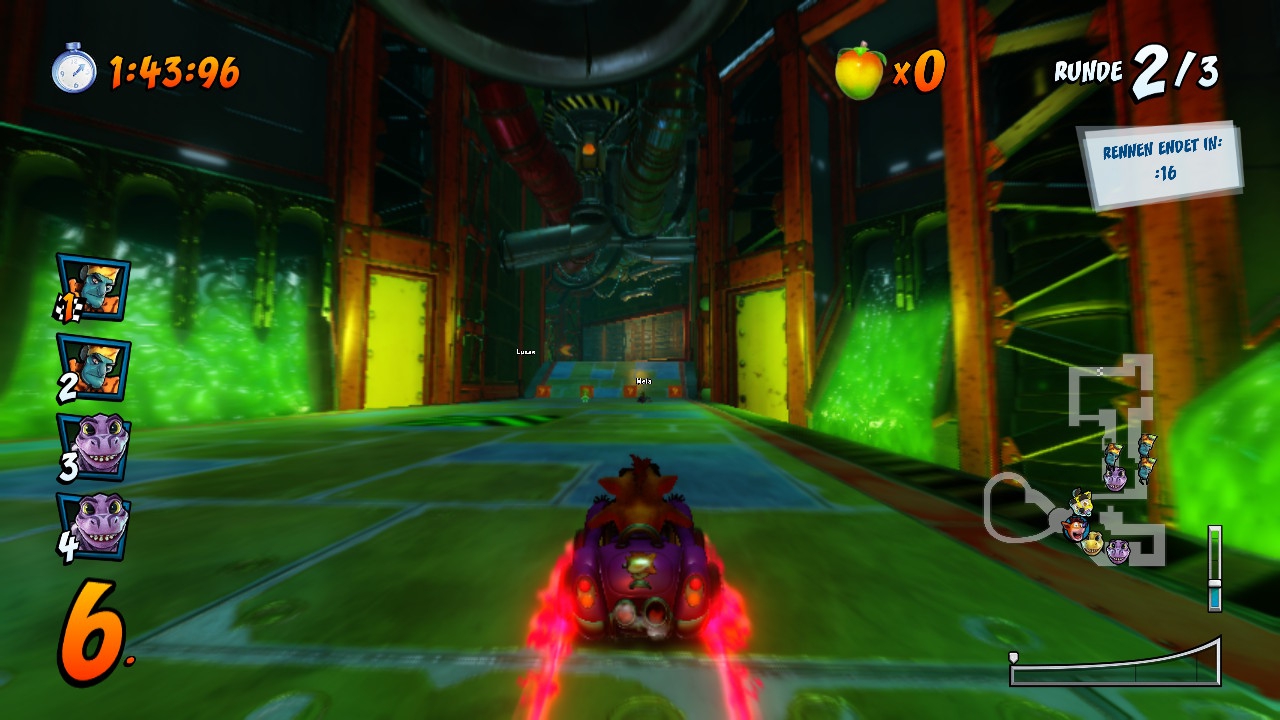The image size is (1280, 720).
Task: Choose the fourth-place purple dinosaur portrait
Action: [95, 526]
